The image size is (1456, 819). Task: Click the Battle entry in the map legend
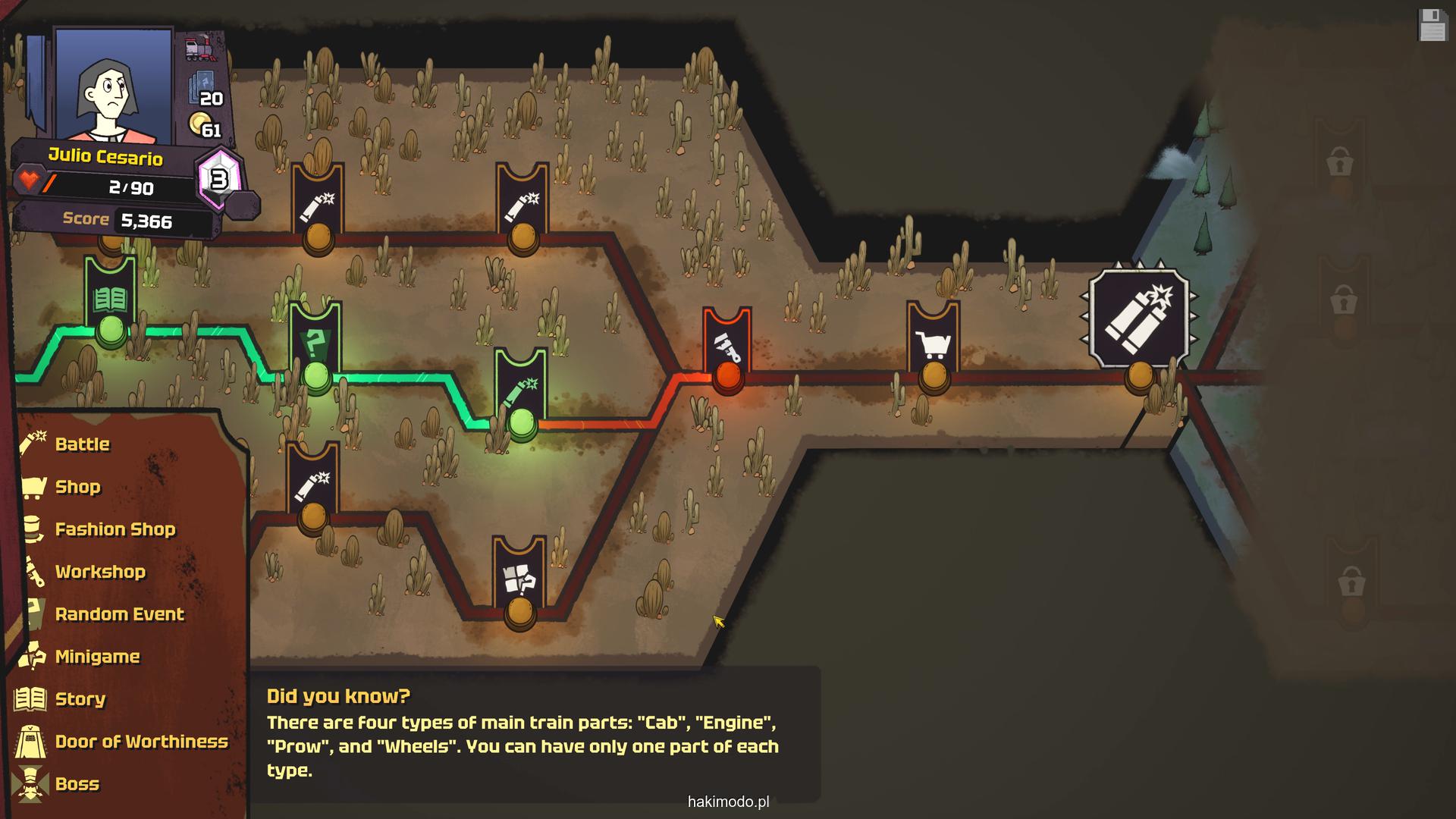point(82,444)
